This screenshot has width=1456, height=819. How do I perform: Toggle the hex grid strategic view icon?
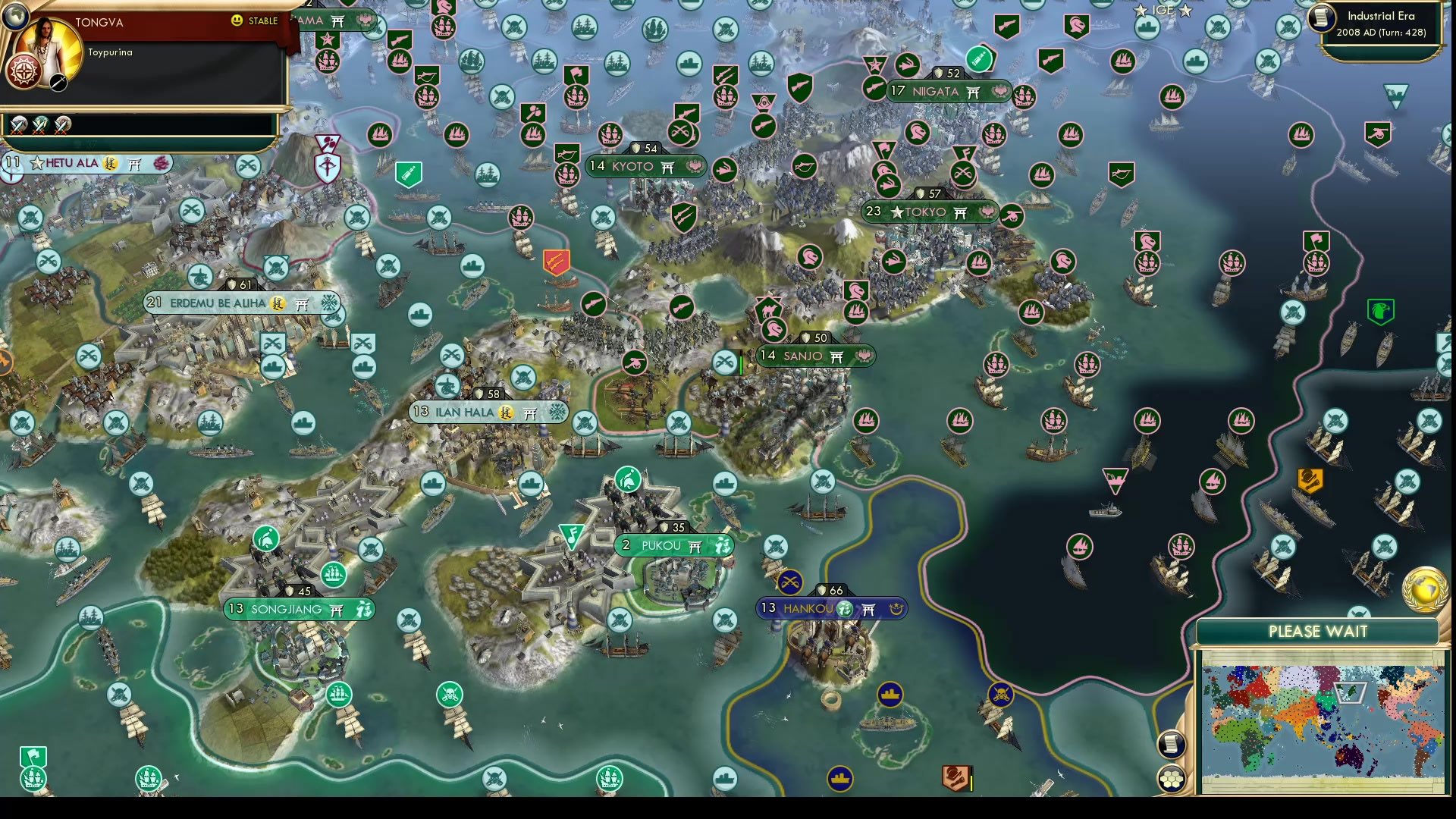click(x=1172, y=777)
